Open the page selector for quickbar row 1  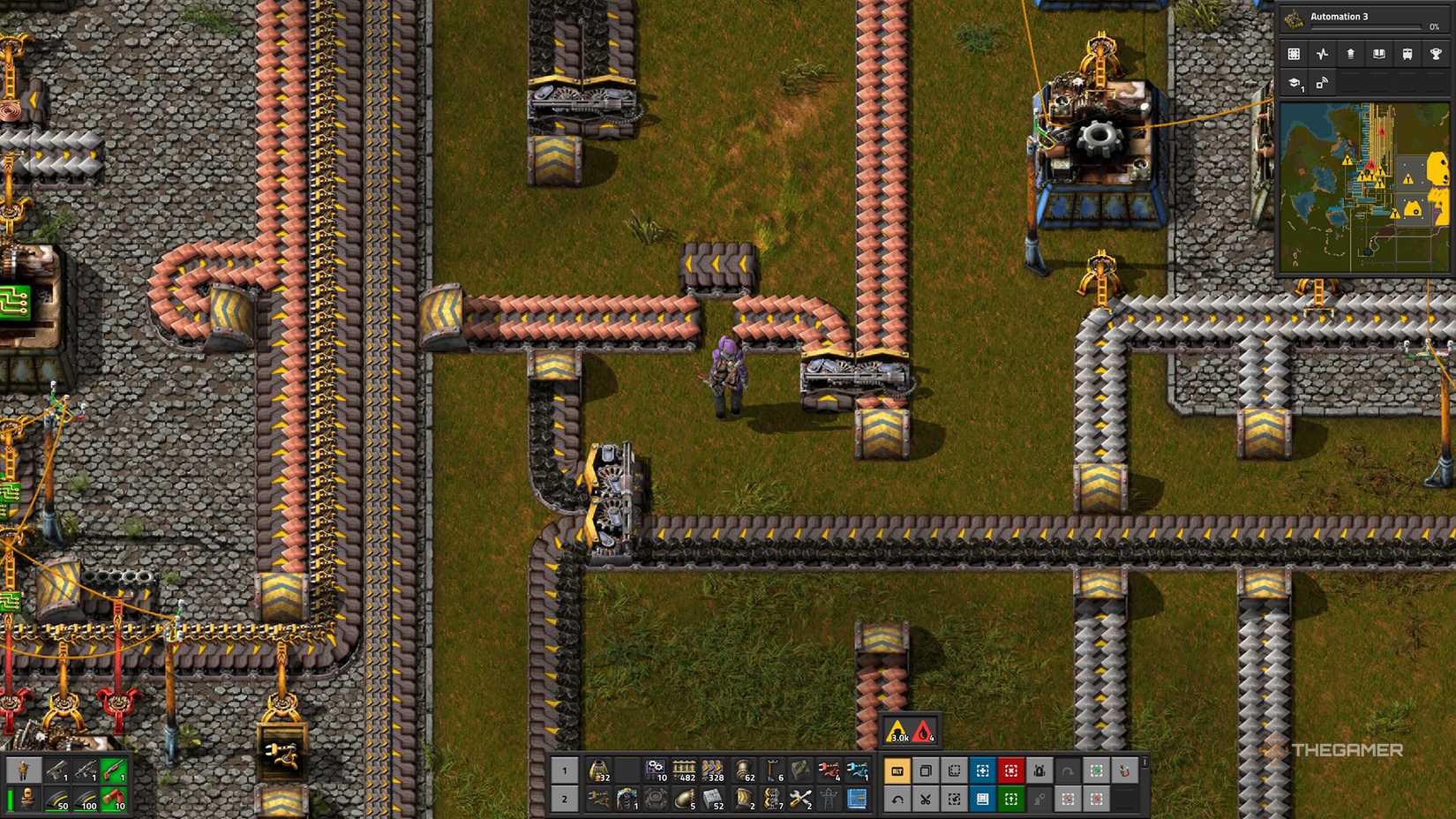(565, 769)
